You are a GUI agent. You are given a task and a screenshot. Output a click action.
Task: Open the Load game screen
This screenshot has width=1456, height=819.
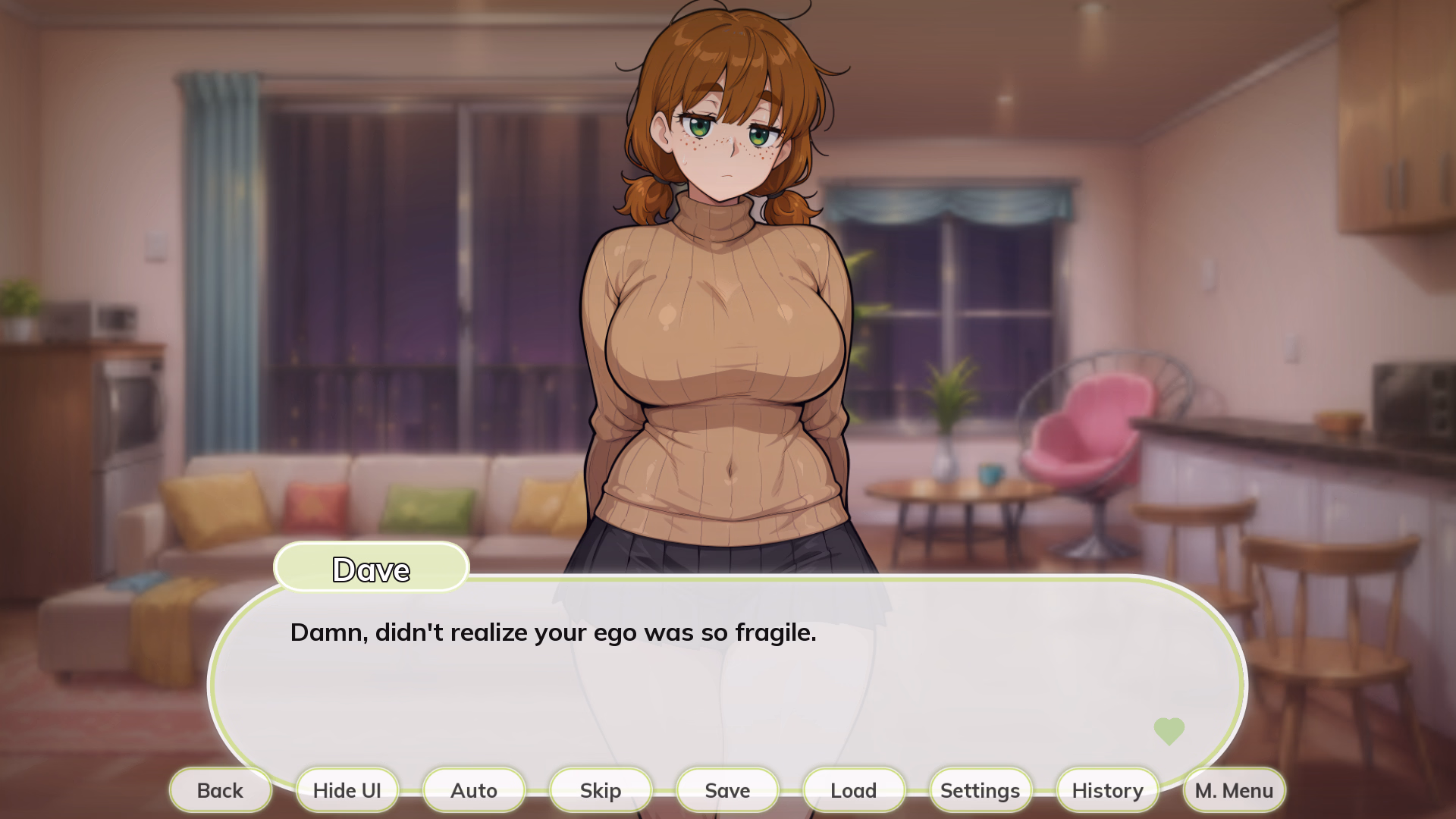tap(853, 790)
